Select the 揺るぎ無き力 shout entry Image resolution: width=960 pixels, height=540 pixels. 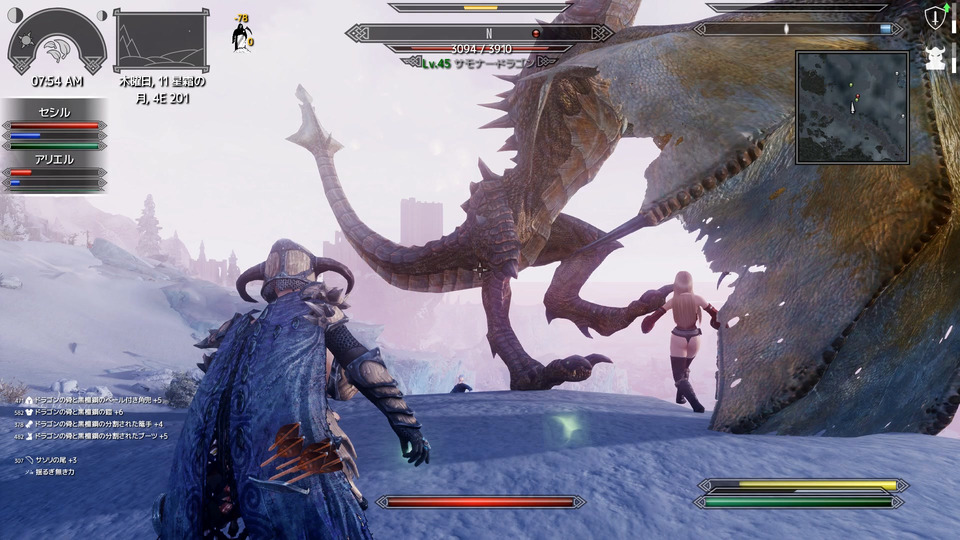point(54,471)
